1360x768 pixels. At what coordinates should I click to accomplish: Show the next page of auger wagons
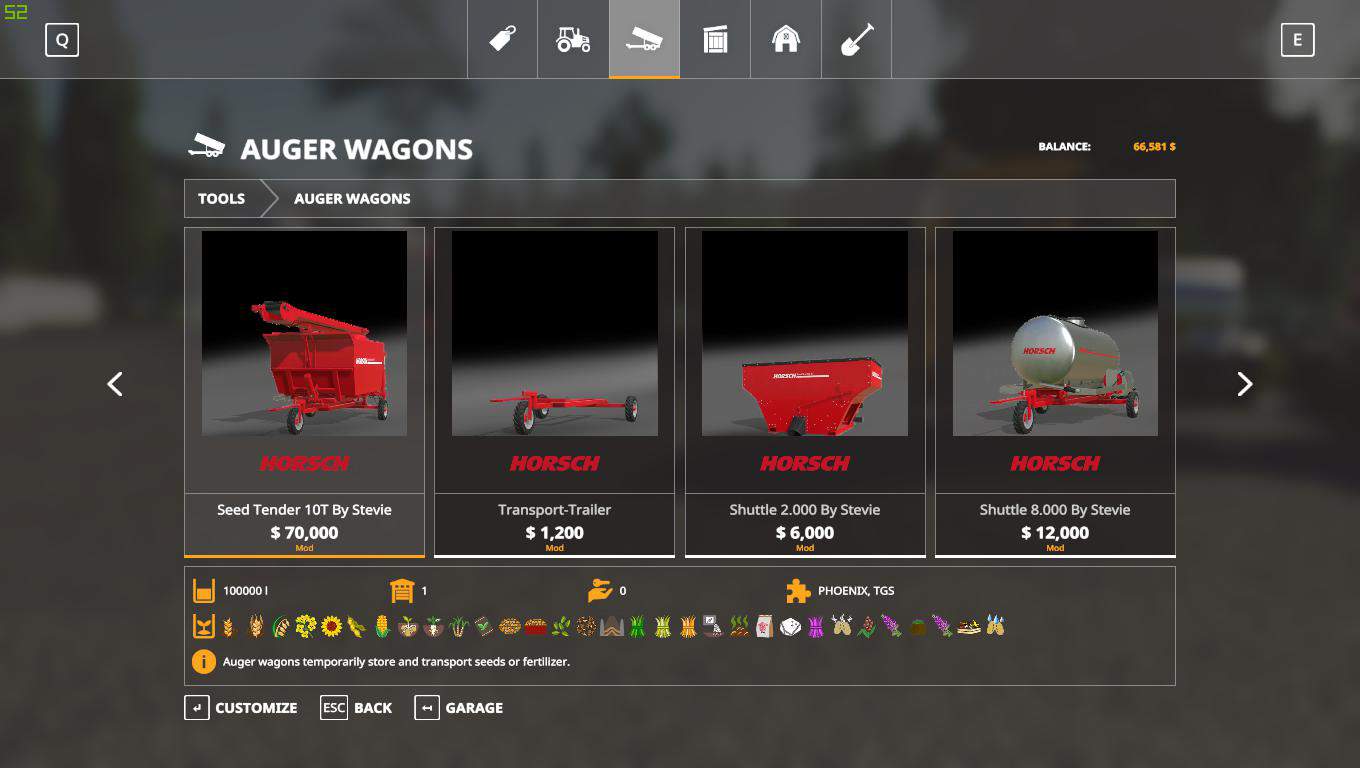pyautogui.click(x=1244, y=384)
